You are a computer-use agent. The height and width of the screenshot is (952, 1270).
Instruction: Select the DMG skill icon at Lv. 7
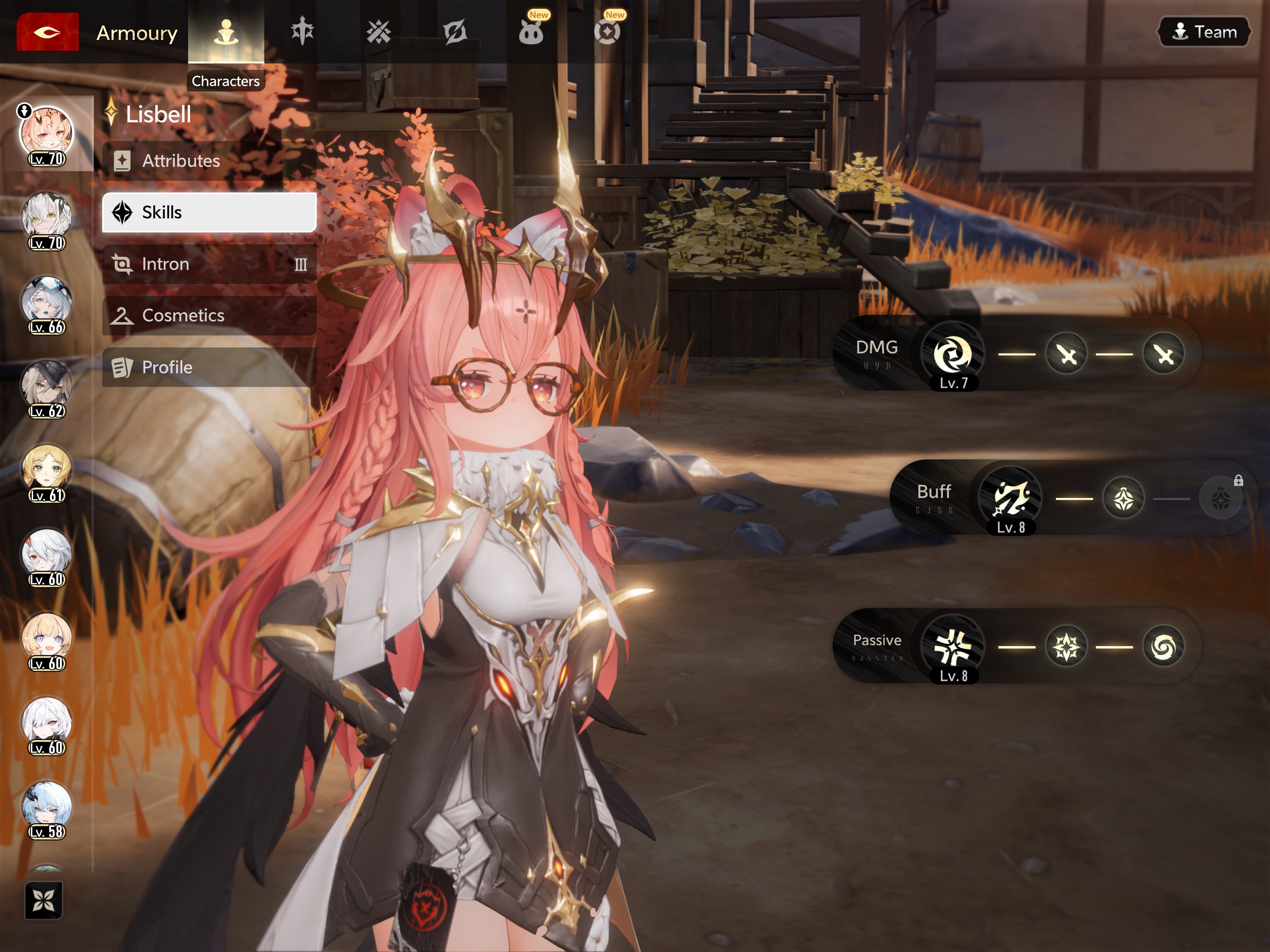click(x=952, y=354)
